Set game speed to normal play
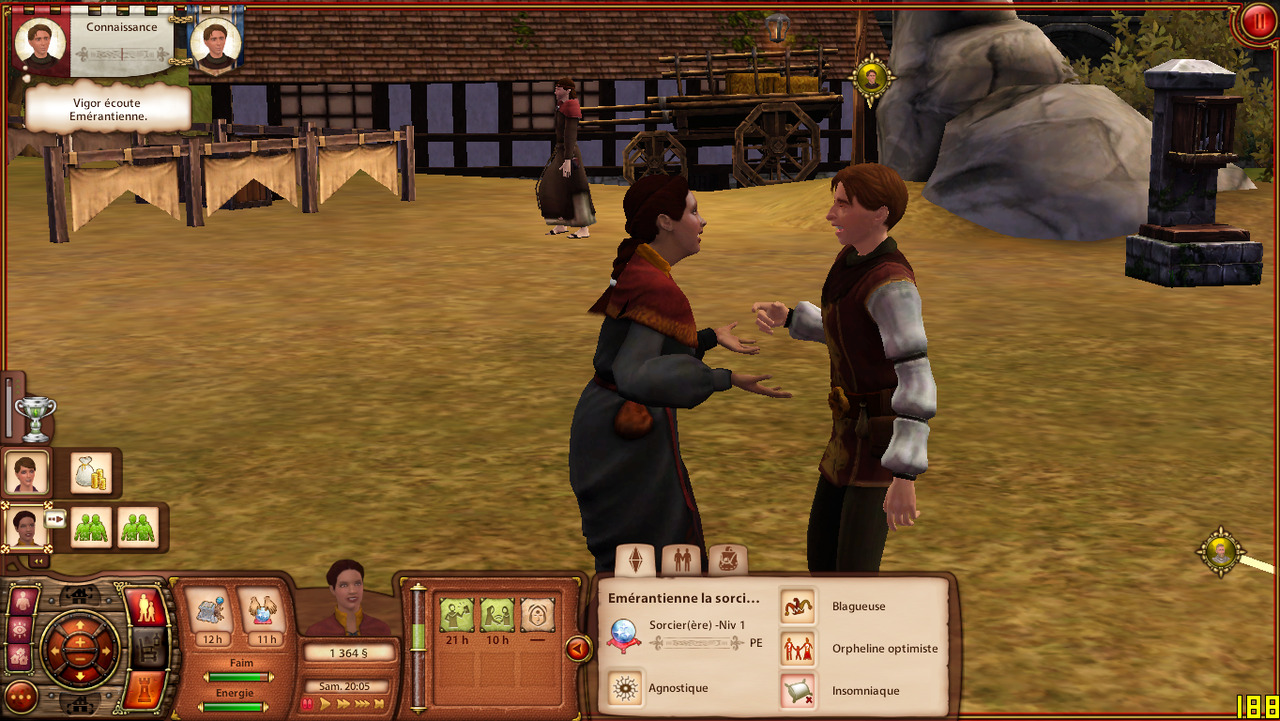The width and height of the screenshot is (1280, 721). point(325,704)
